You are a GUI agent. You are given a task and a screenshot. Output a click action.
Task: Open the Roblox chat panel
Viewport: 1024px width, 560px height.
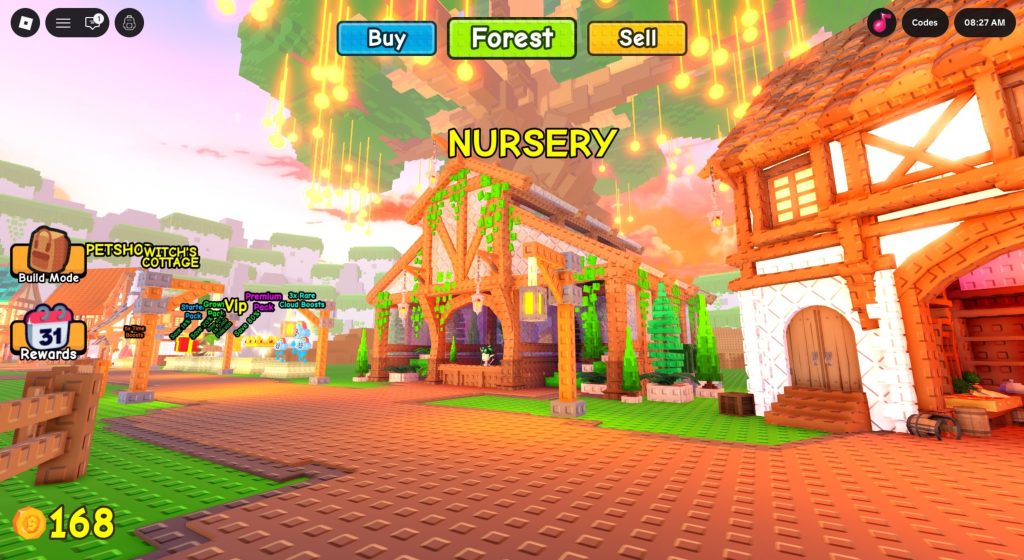point(95,22)
